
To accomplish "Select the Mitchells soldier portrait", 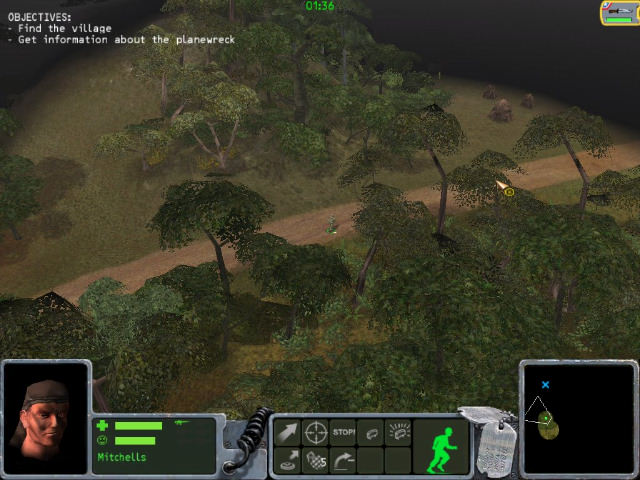I will pos(46,417).
